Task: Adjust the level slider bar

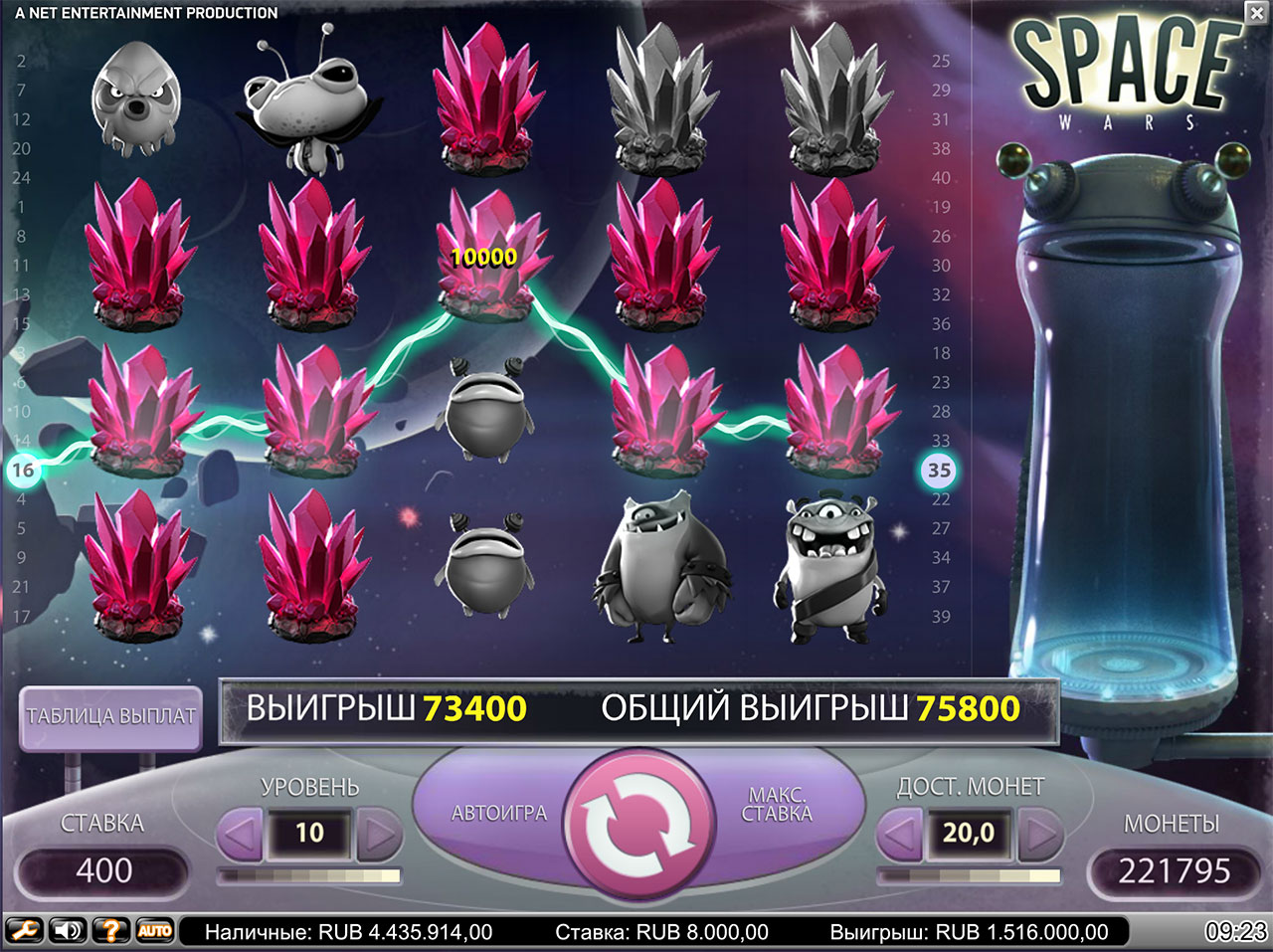Action: coord(309,876)
